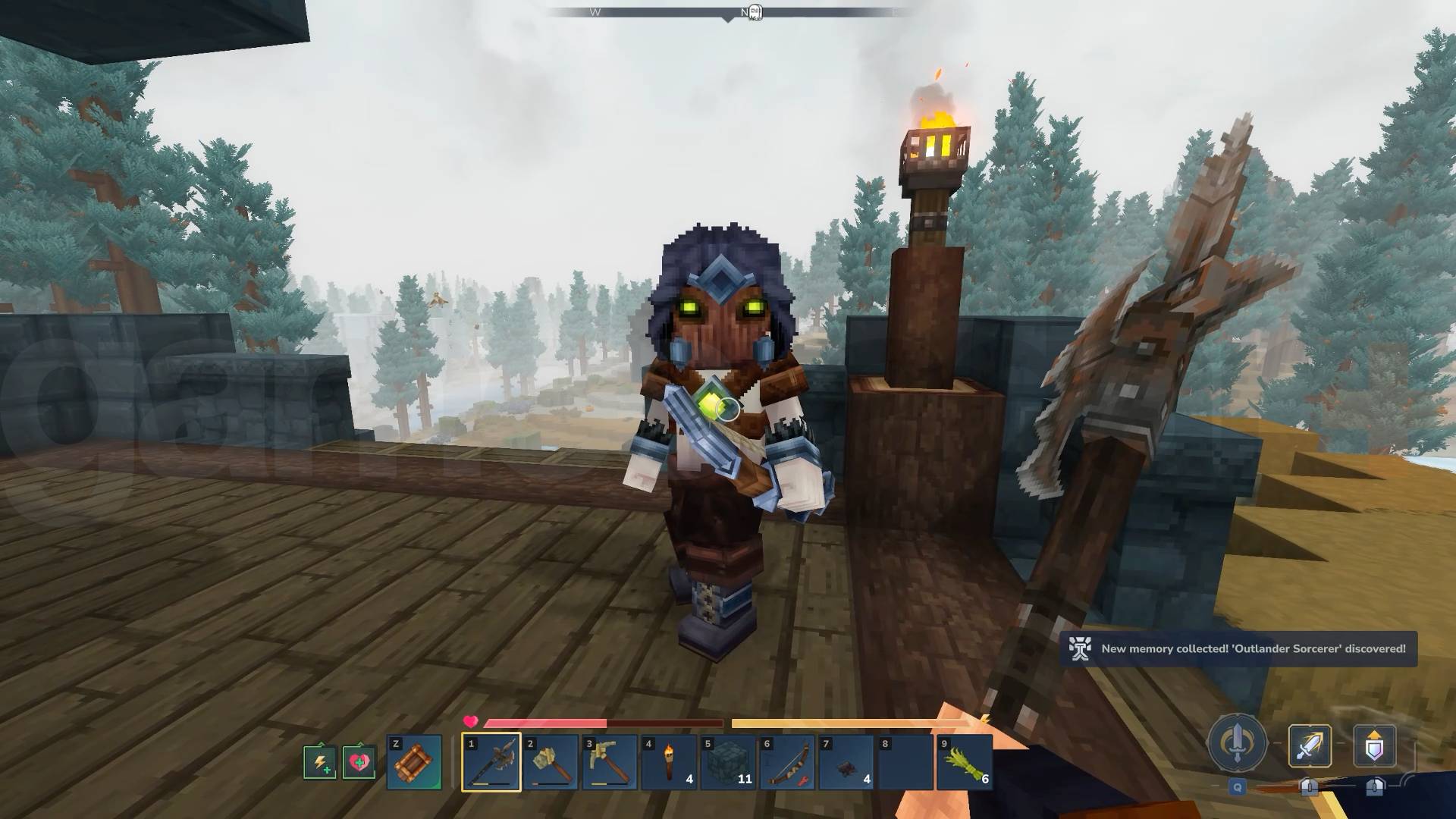This screenshot has width=1456, height=819.
Task: Select the bow in slot 6
Action: pyautogui.click(x=787, y=762)
